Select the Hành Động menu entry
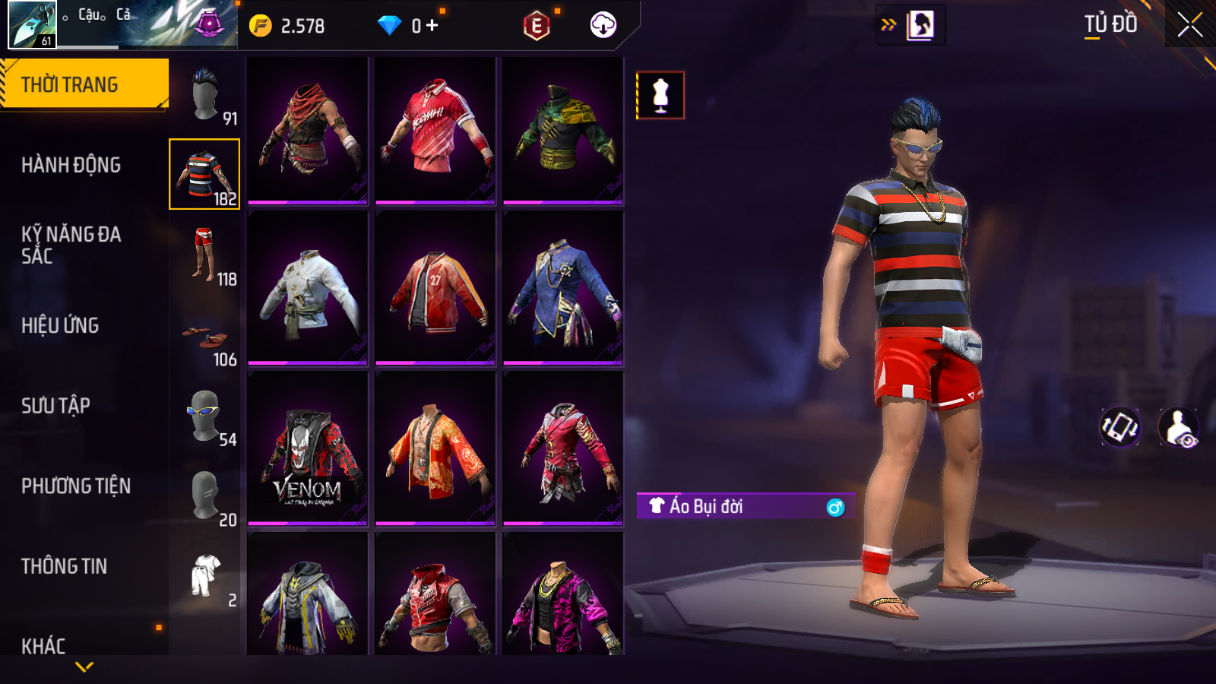The width and height of the screenshot is (1216, 684). tap(71, 165)
